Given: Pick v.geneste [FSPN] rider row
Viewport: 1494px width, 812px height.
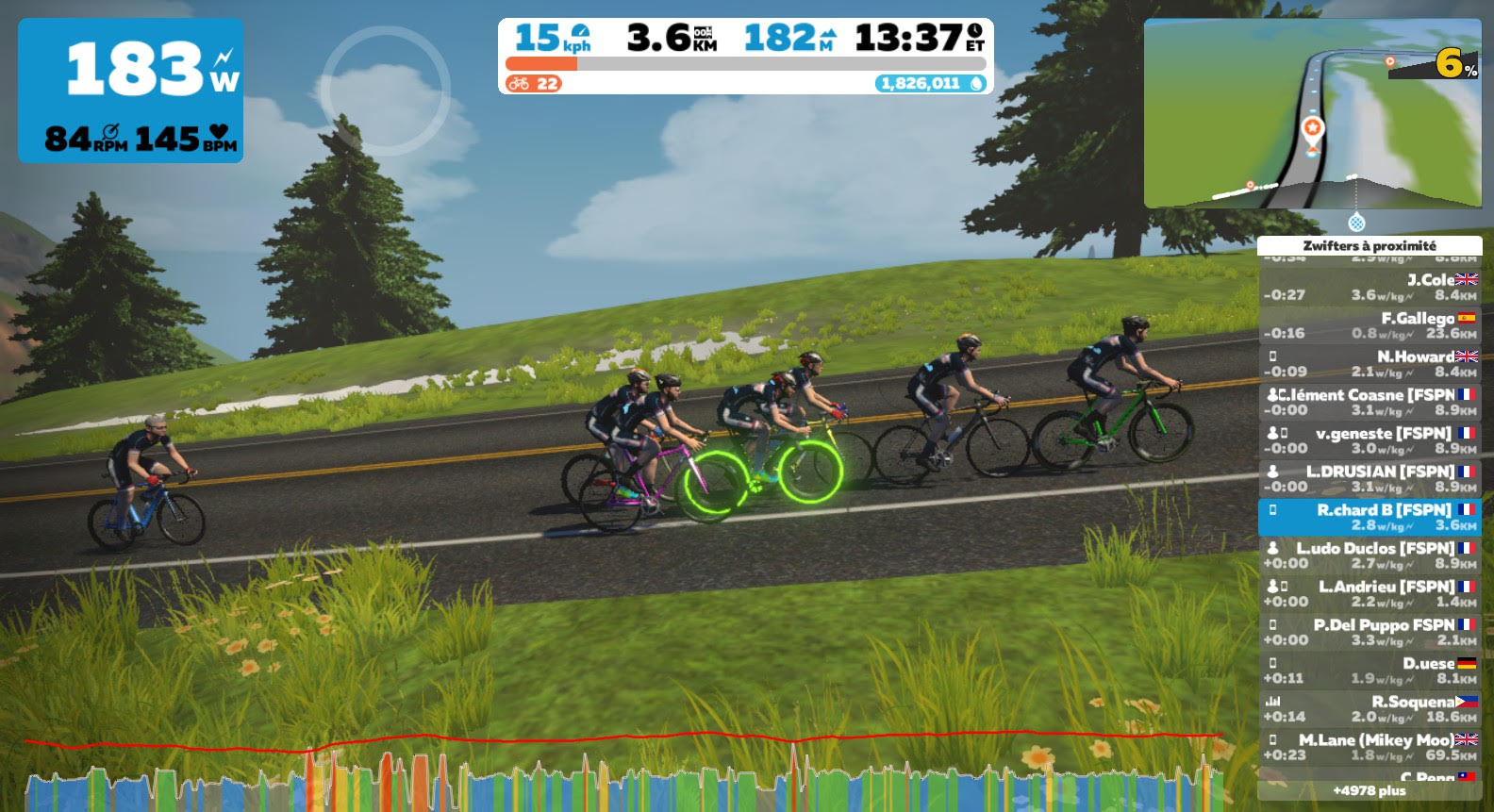Looking at the screenshot, I should coord(1369,440).
